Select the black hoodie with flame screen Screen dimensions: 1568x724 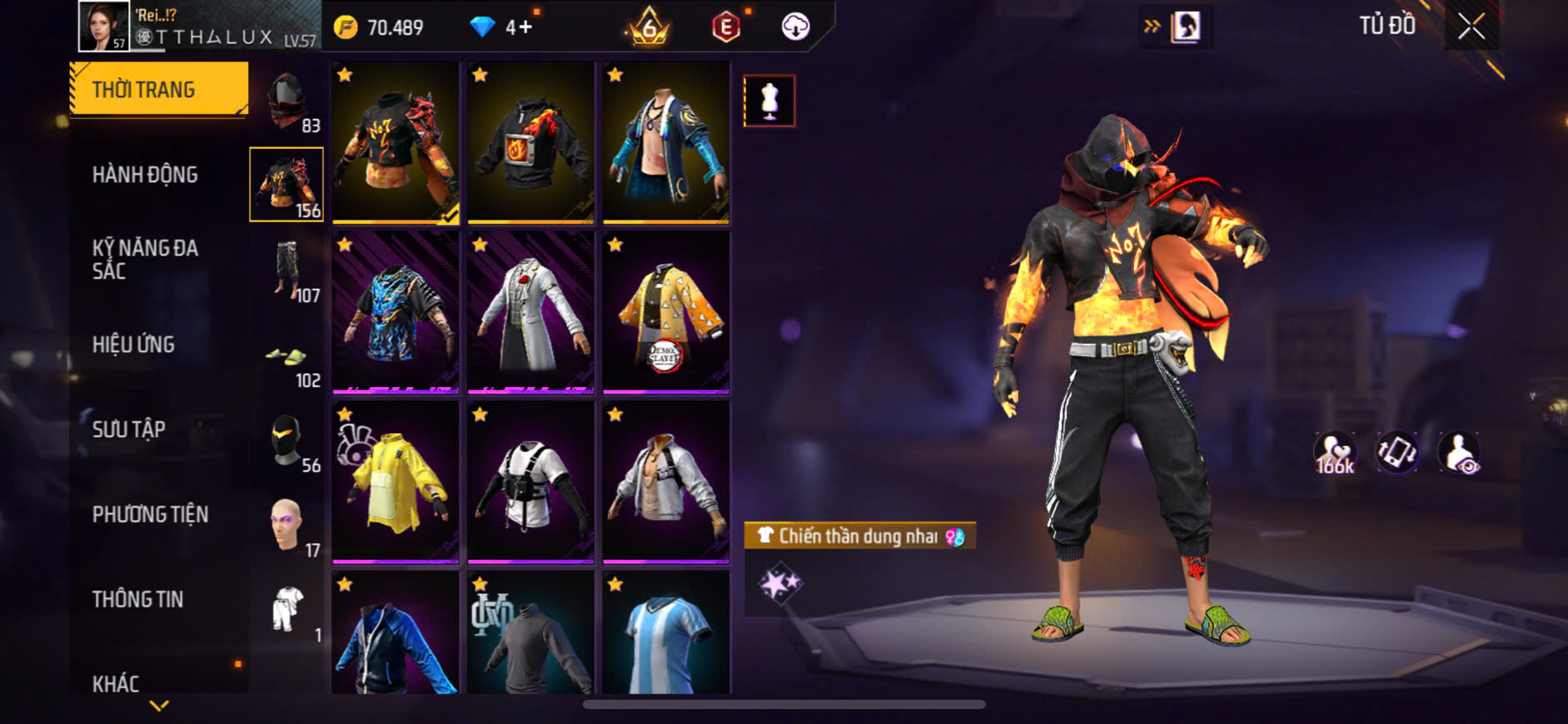coord(530,142)
